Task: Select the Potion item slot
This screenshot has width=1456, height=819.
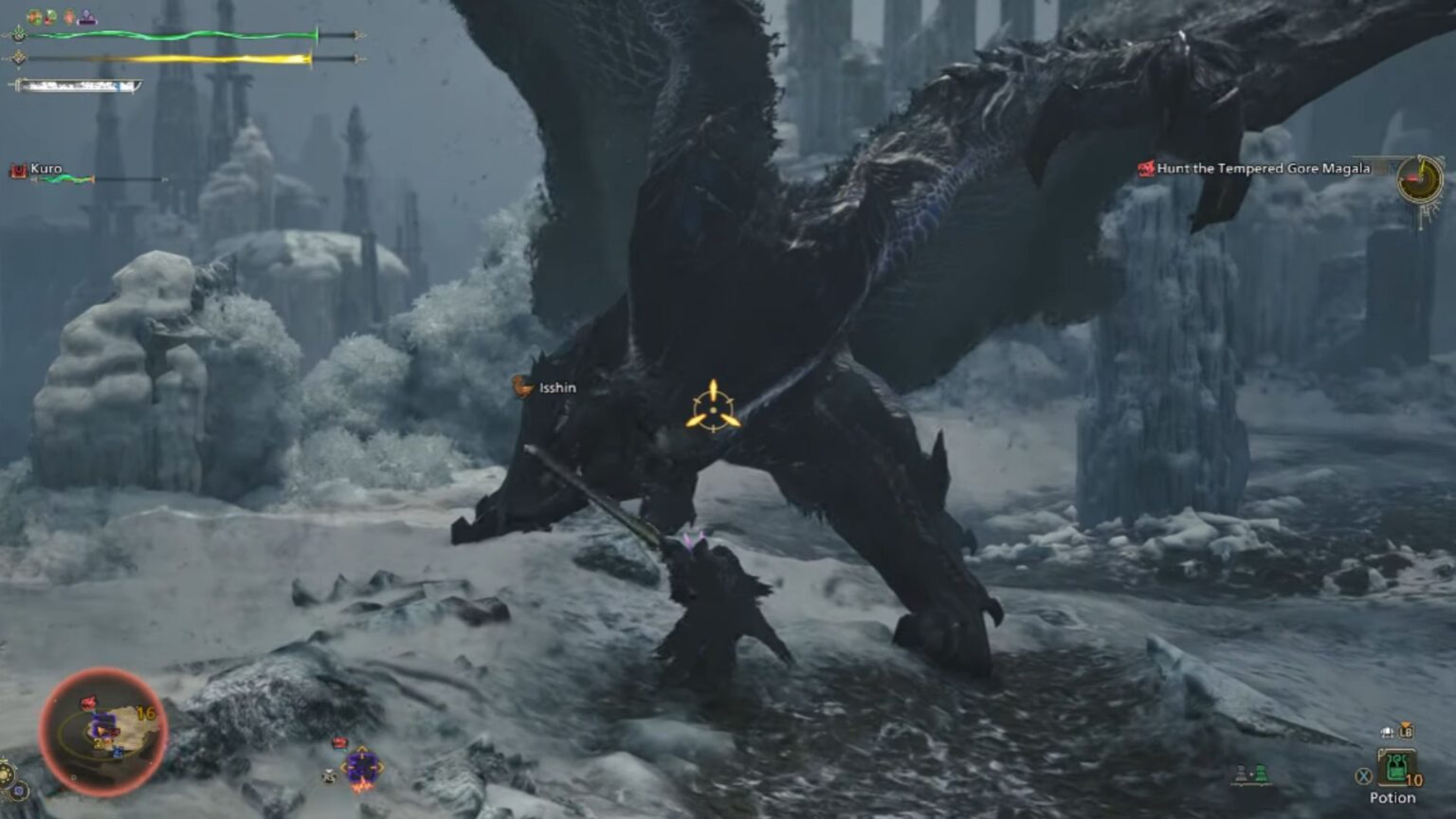Action: tap(1398, 768)
